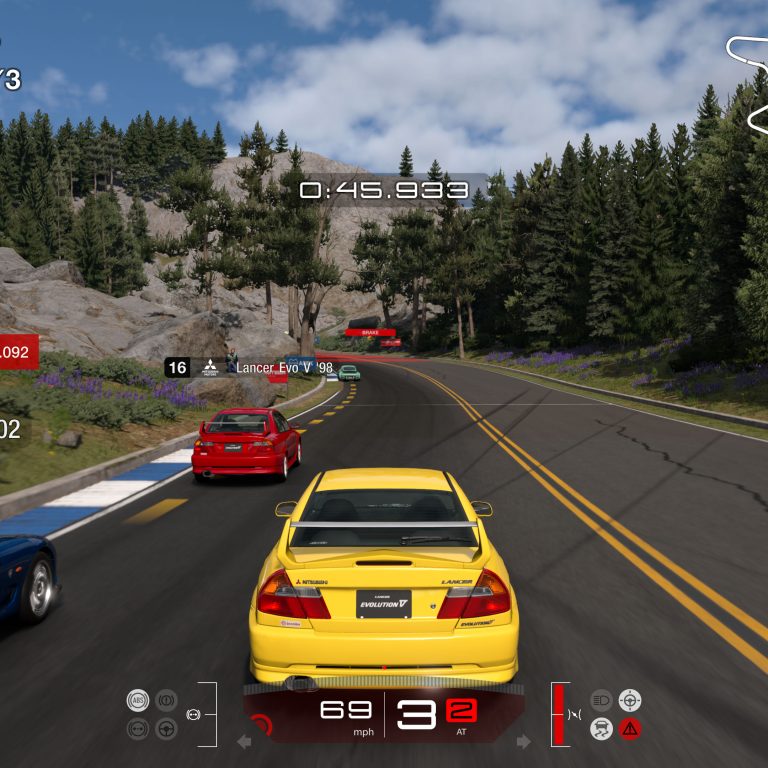The image size is (768, 768).
Task: Click the left turn arrow indicator
Action: pyautogui.click(x=244, y=742)
